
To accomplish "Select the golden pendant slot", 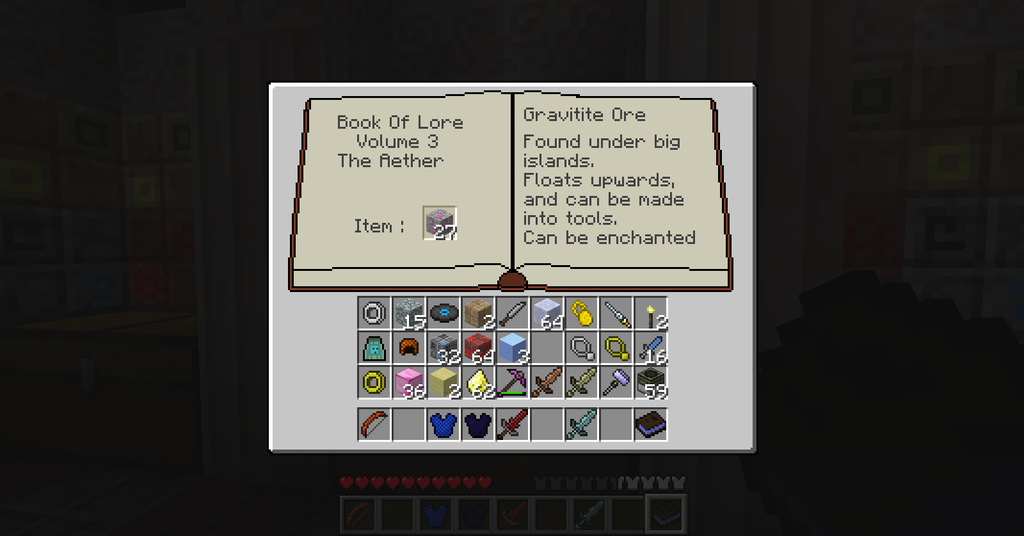I will click(616, 348).
